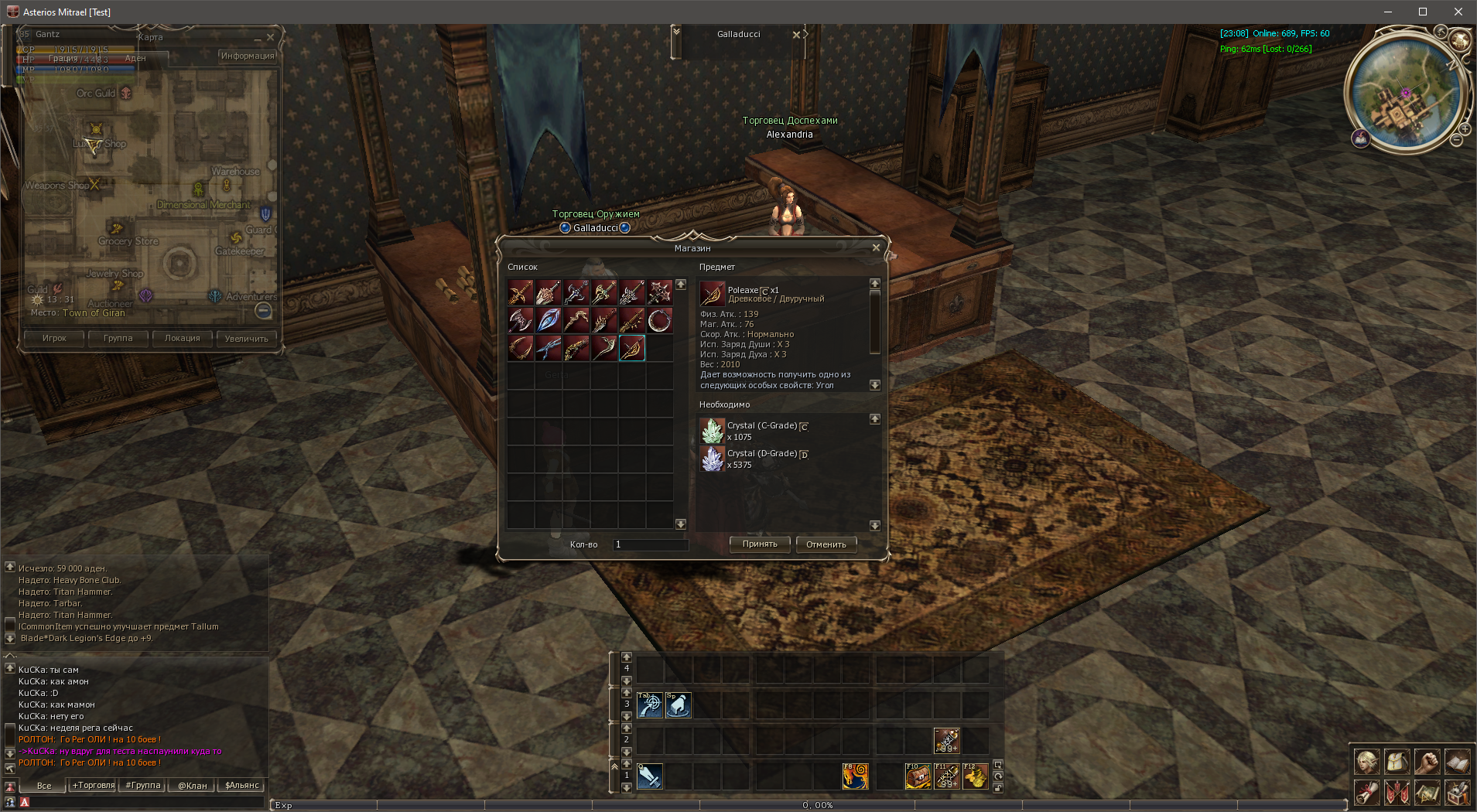The height and width of the screenshot is (812, 1477).
Task: Switch chat to Все tab
Action: click(44, 786)
